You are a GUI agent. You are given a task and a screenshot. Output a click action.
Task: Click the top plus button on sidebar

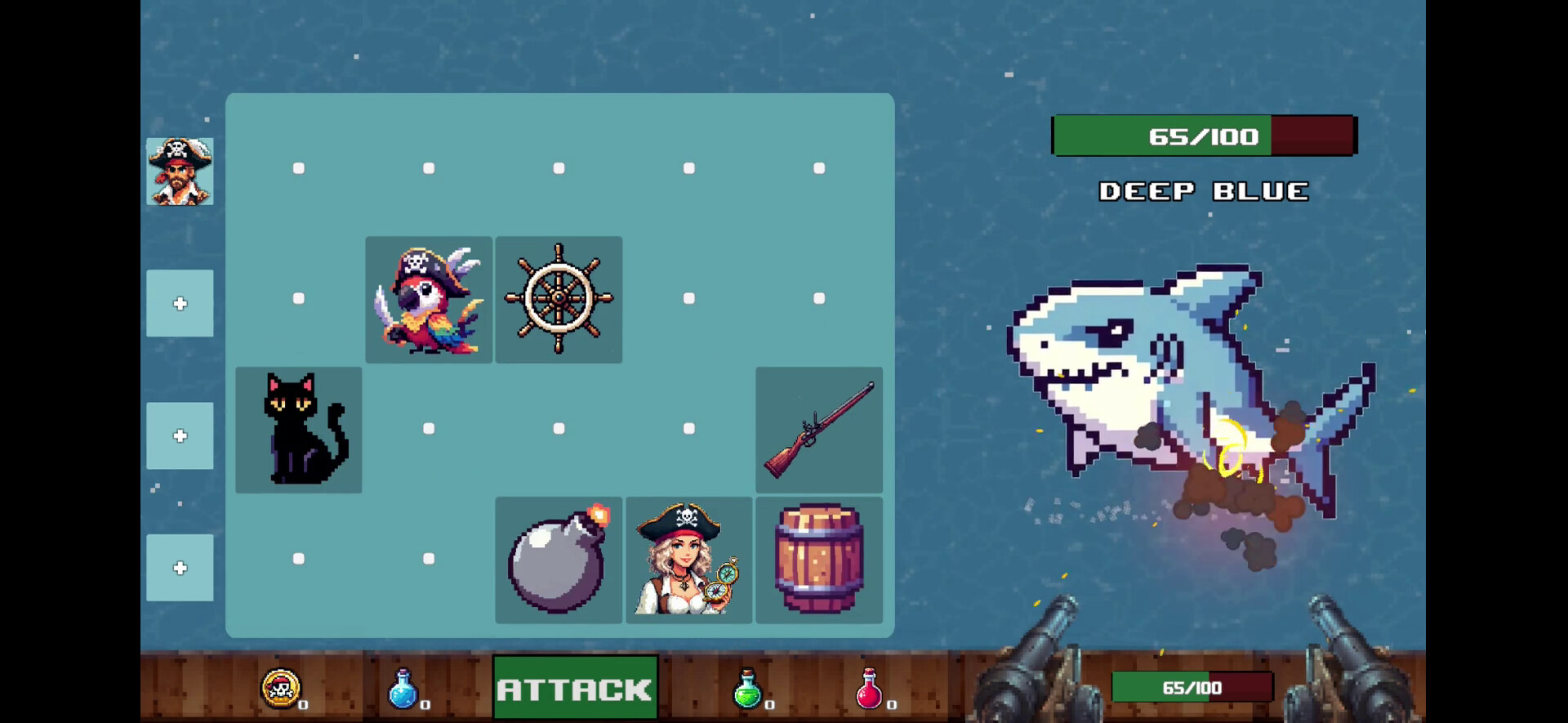click(x=180, y=302)
